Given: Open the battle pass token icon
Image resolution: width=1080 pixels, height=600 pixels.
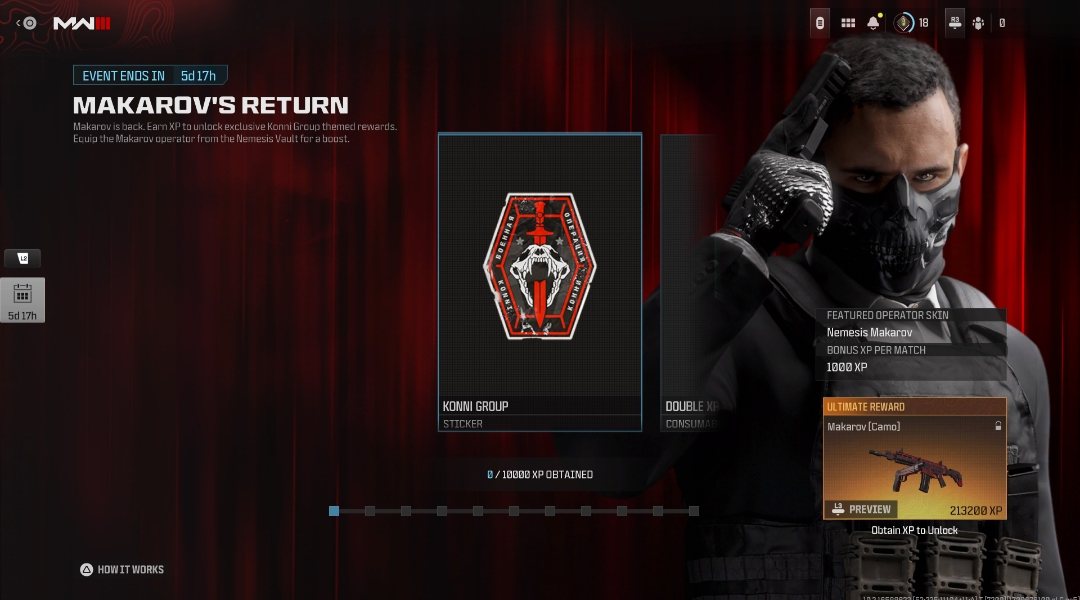Looking at the screenshot, I should (x=820, y=23).
